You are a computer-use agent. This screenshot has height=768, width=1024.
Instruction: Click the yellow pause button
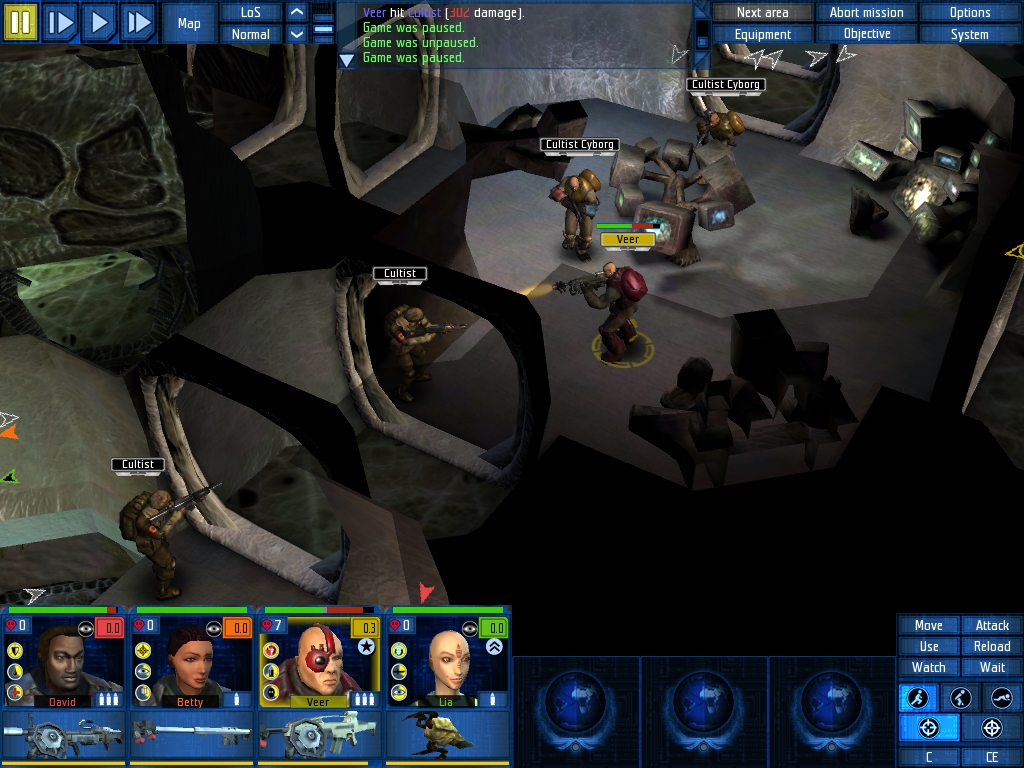[20, 22]
